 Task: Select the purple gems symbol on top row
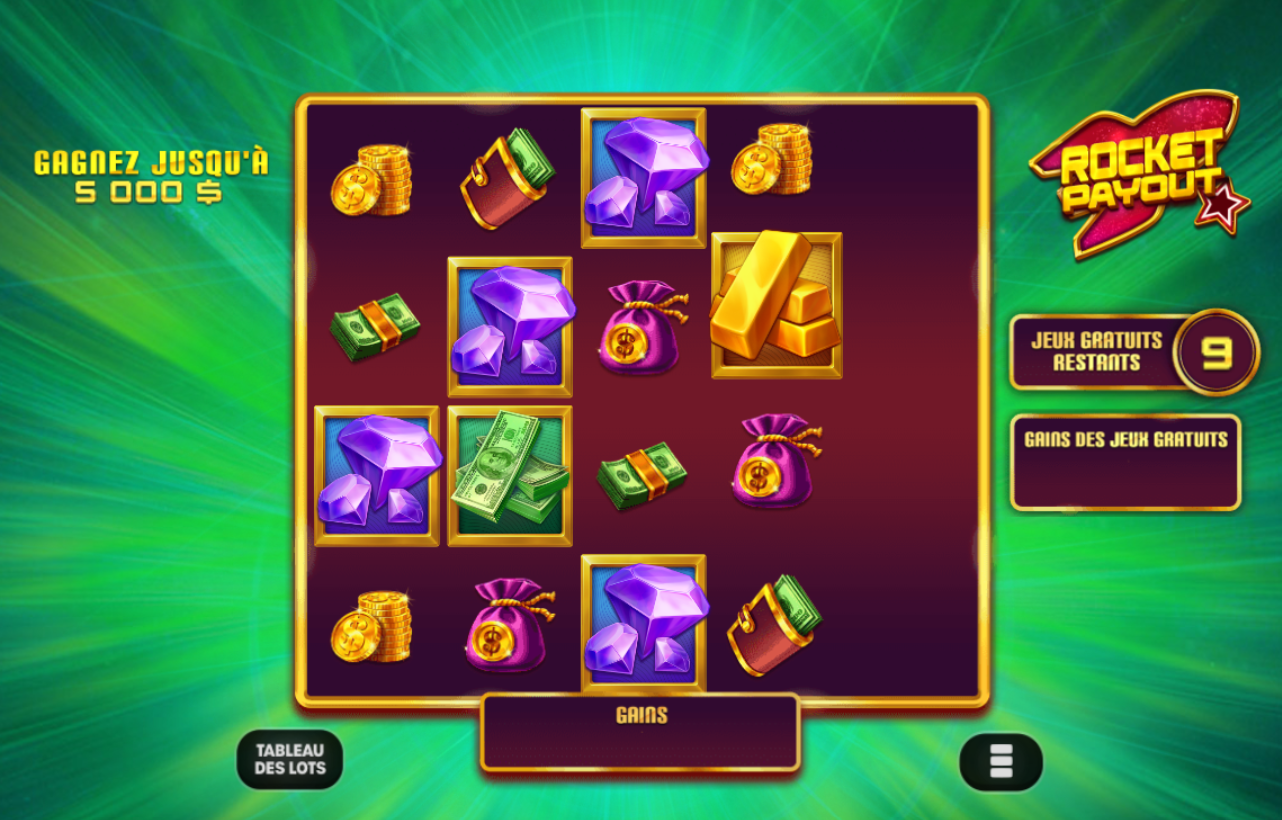[x=644, y=177]
